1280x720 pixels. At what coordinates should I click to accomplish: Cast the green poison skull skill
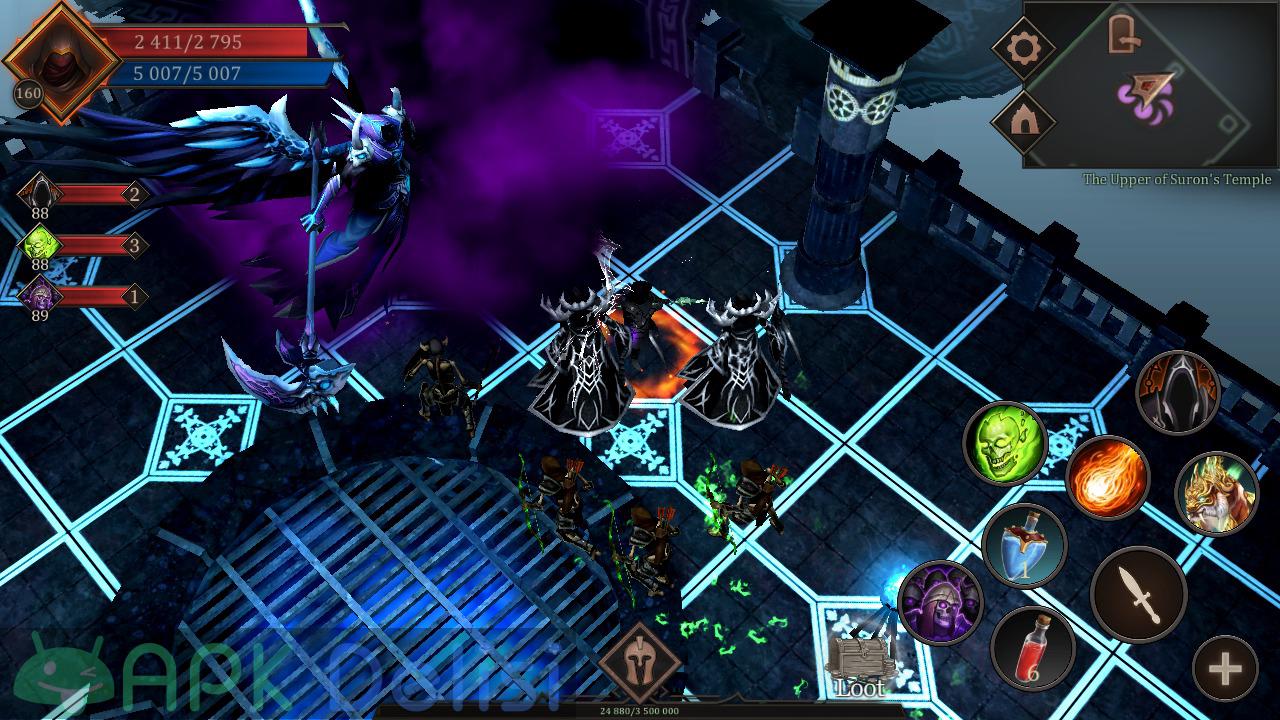pyautogui.click(x=1004, y=443)
